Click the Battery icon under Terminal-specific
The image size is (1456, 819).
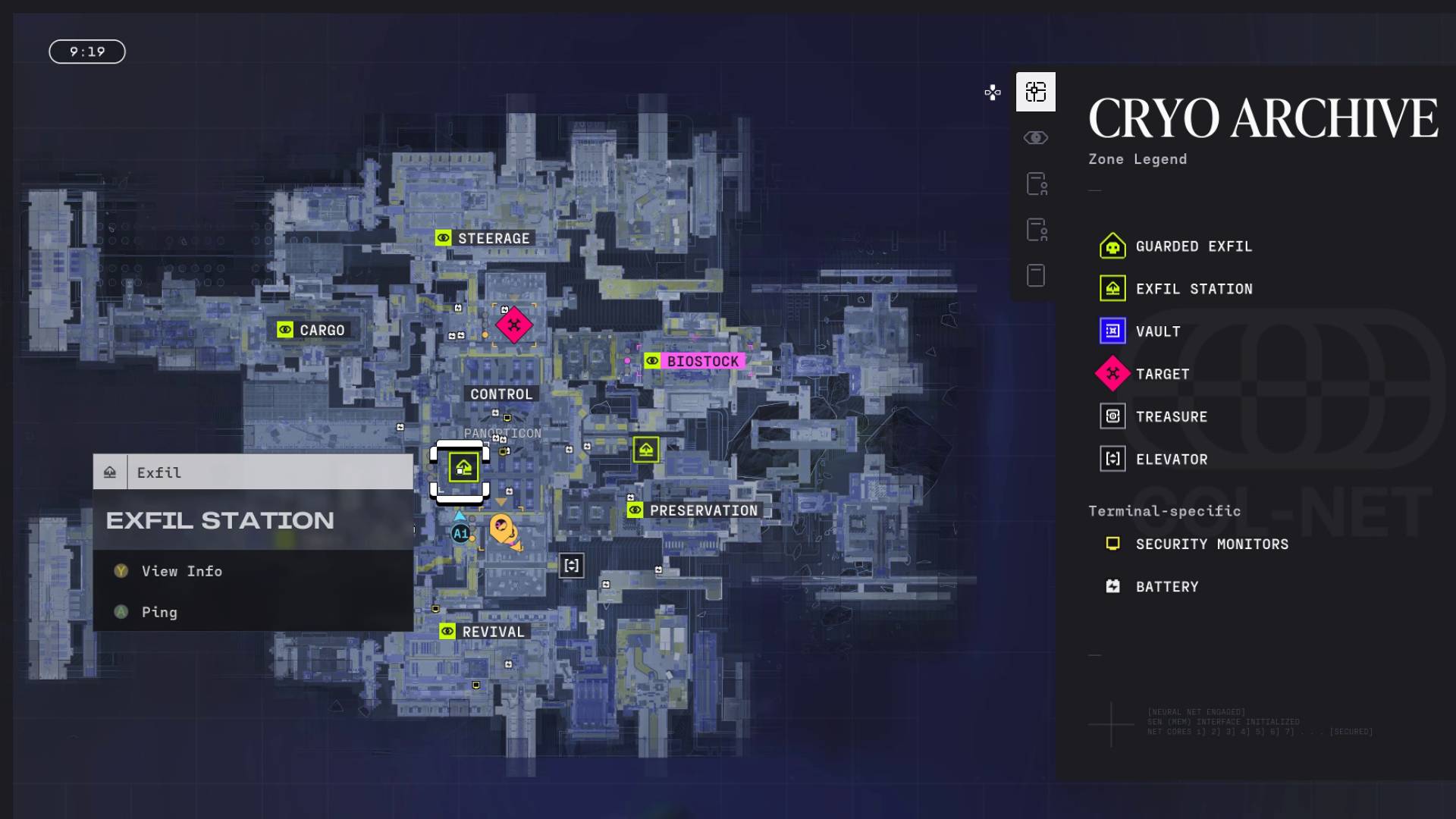point(1111,585)
